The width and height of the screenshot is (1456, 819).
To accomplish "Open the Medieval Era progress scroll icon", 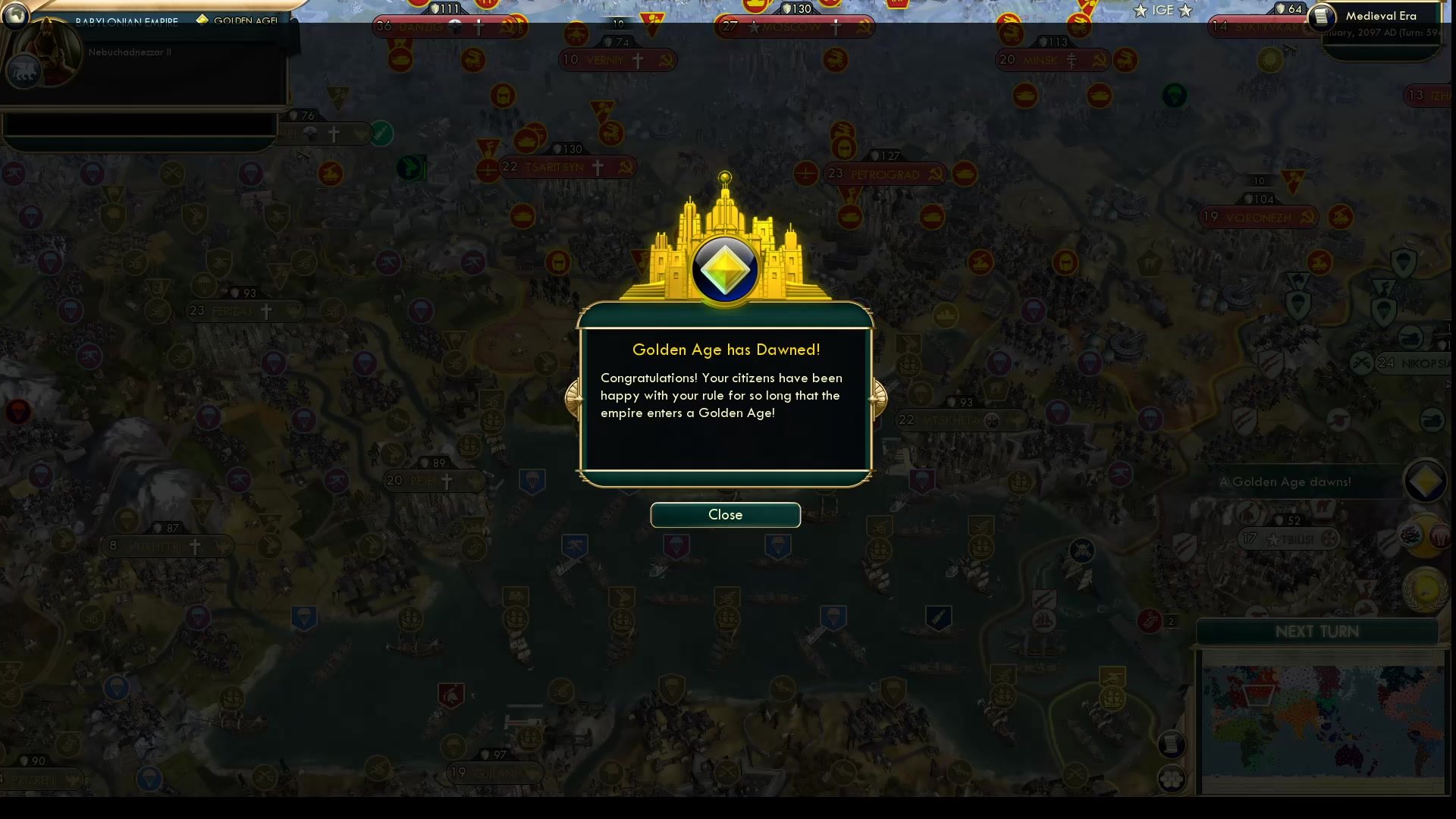I will coord(1321,16).
